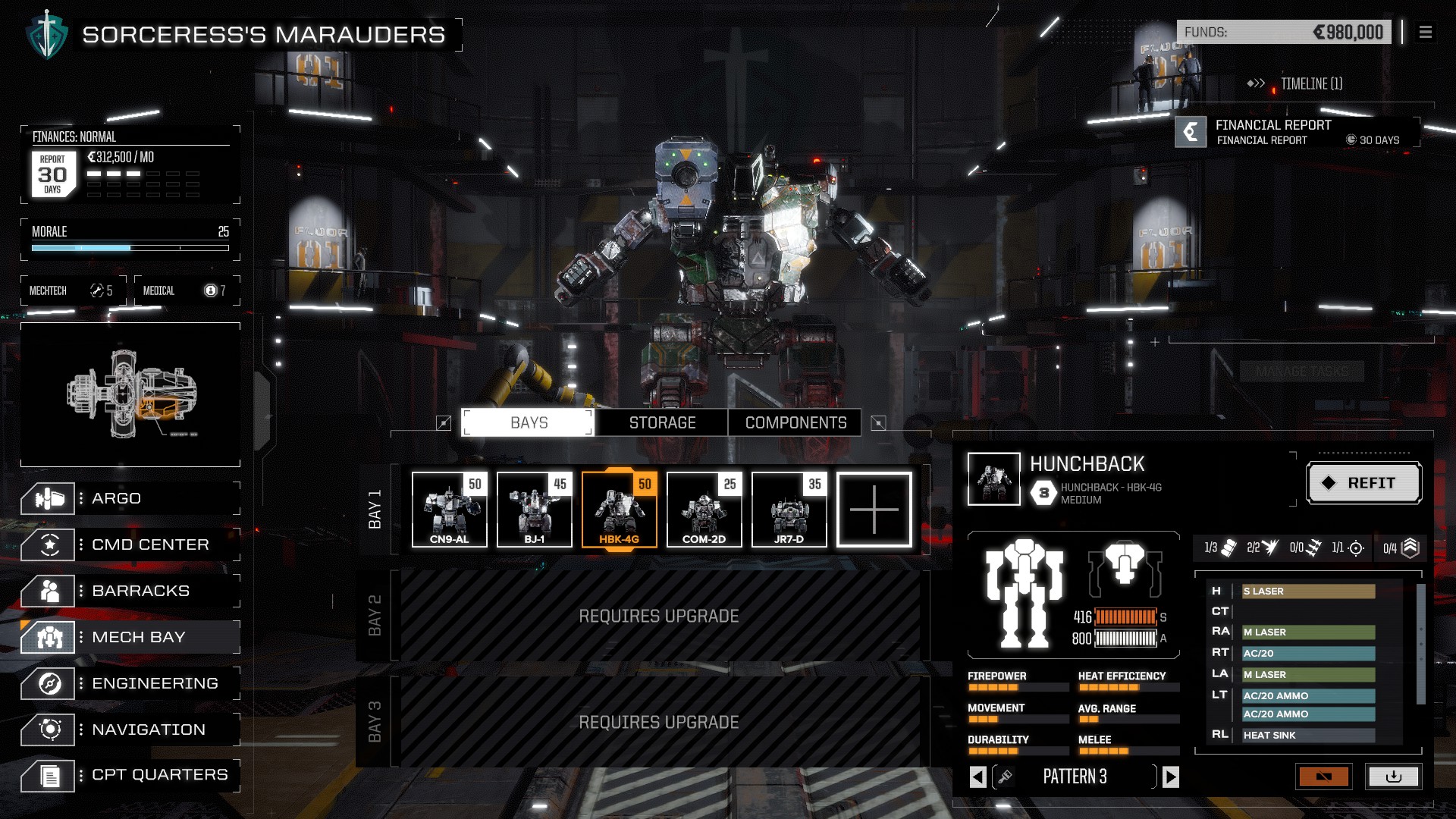Open the Argo section
This screenshot has width=1456, height=819.
130,498
